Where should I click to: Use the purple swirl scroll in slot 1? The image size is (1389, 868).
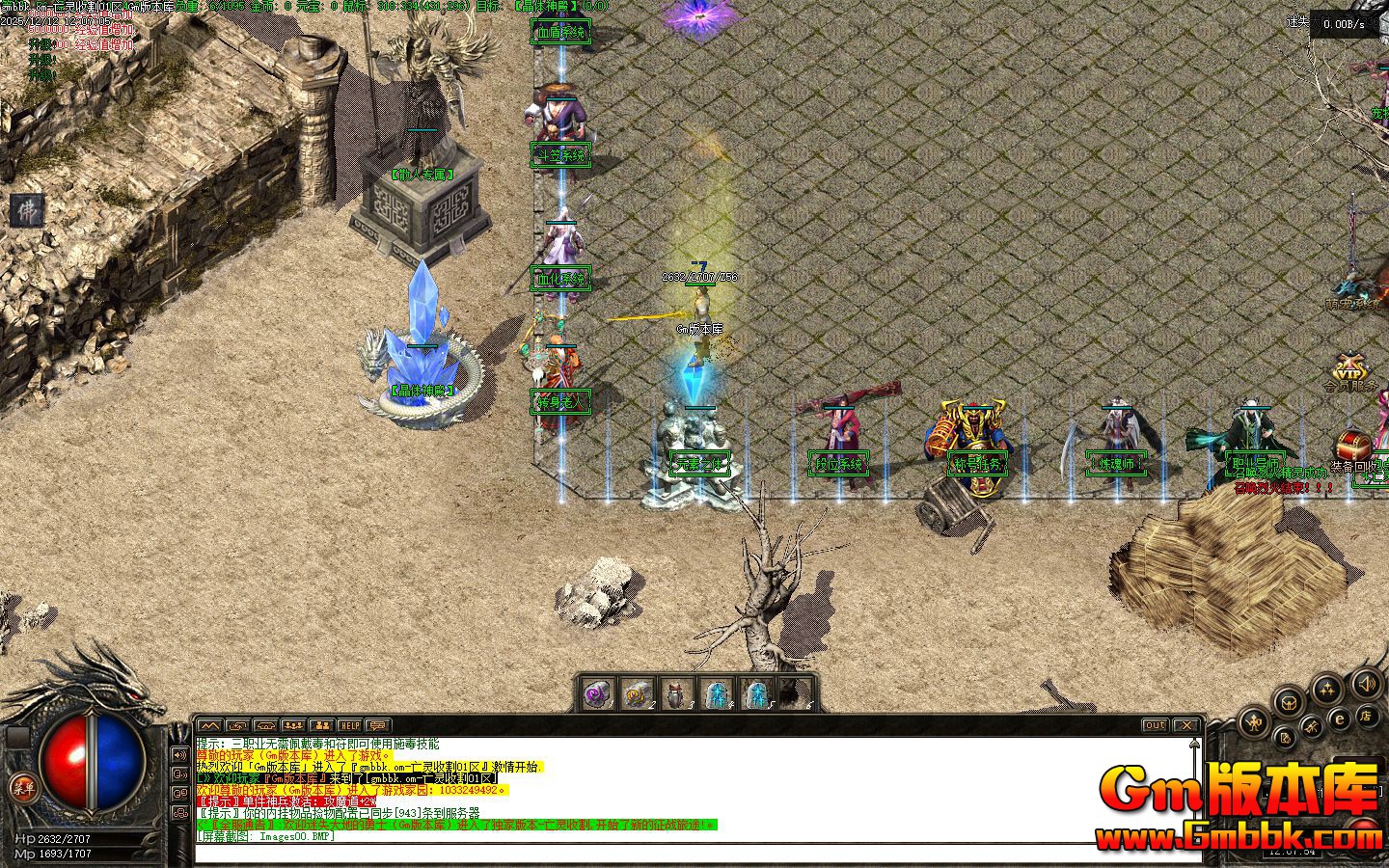coord(599,693)
